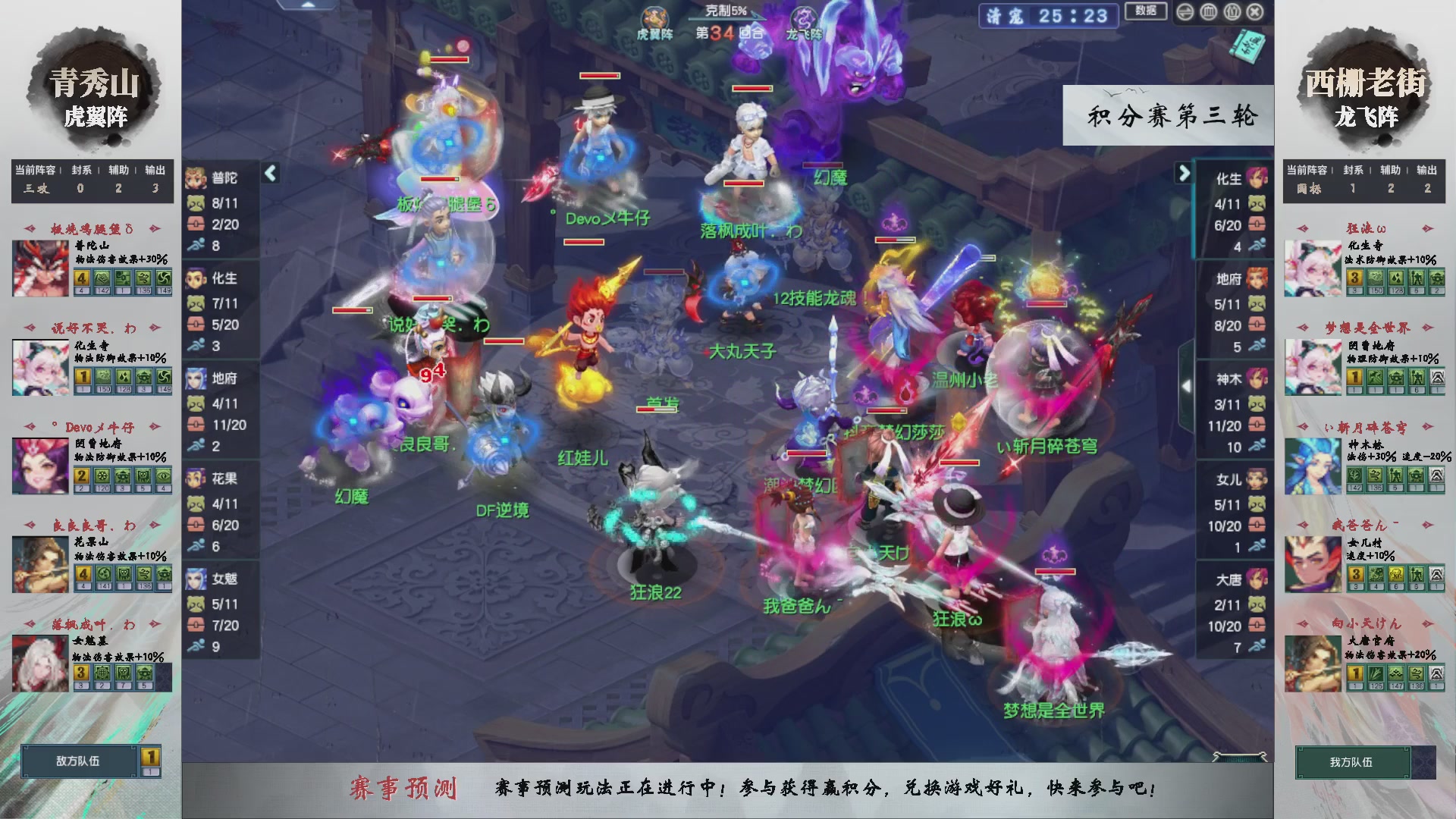
Task: Click the 数据 data button at top right
Action: click(1146, 11)
